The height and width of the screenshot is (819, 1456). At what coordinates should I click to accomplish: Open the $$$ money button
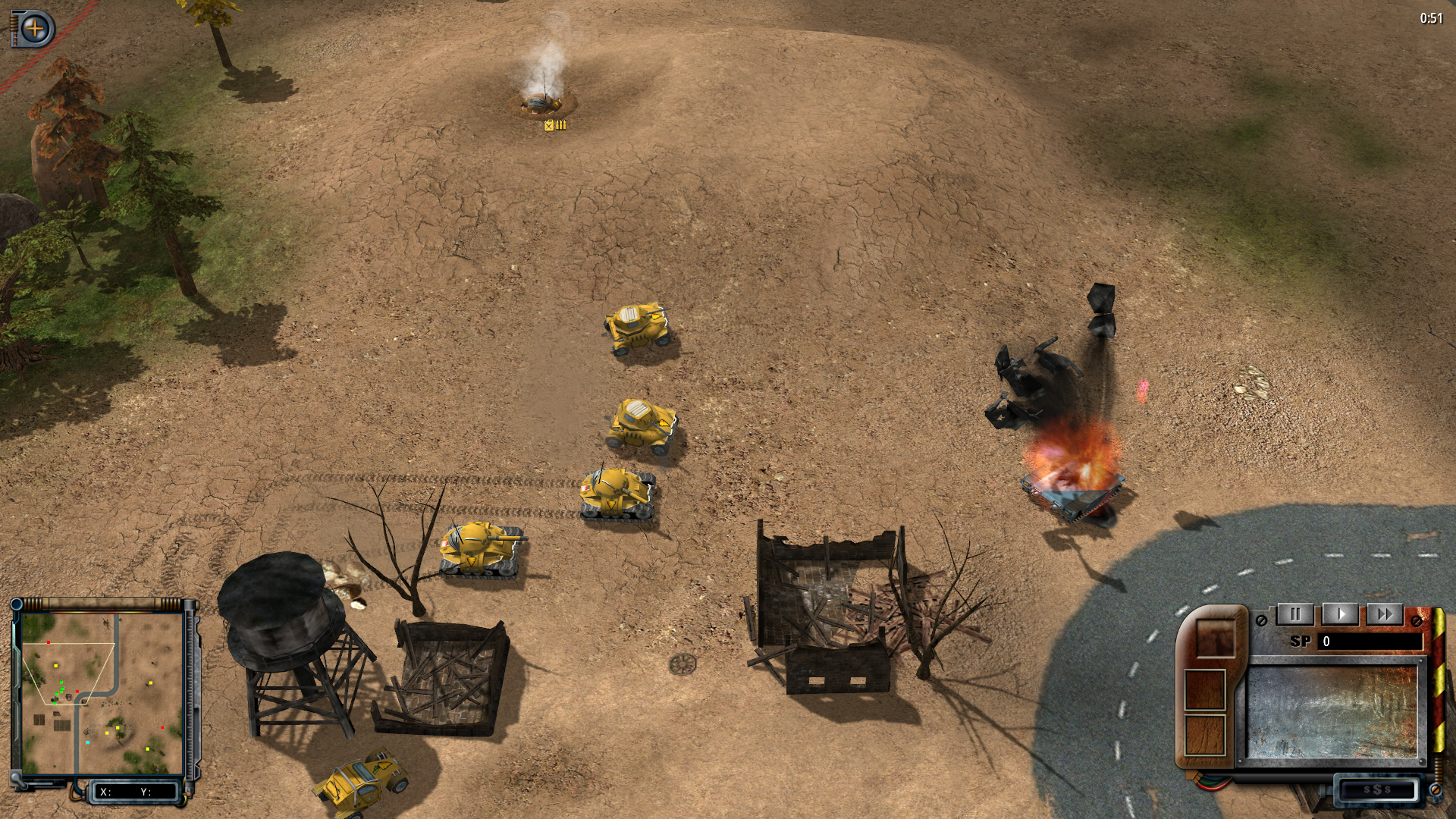coord(1376,790)
